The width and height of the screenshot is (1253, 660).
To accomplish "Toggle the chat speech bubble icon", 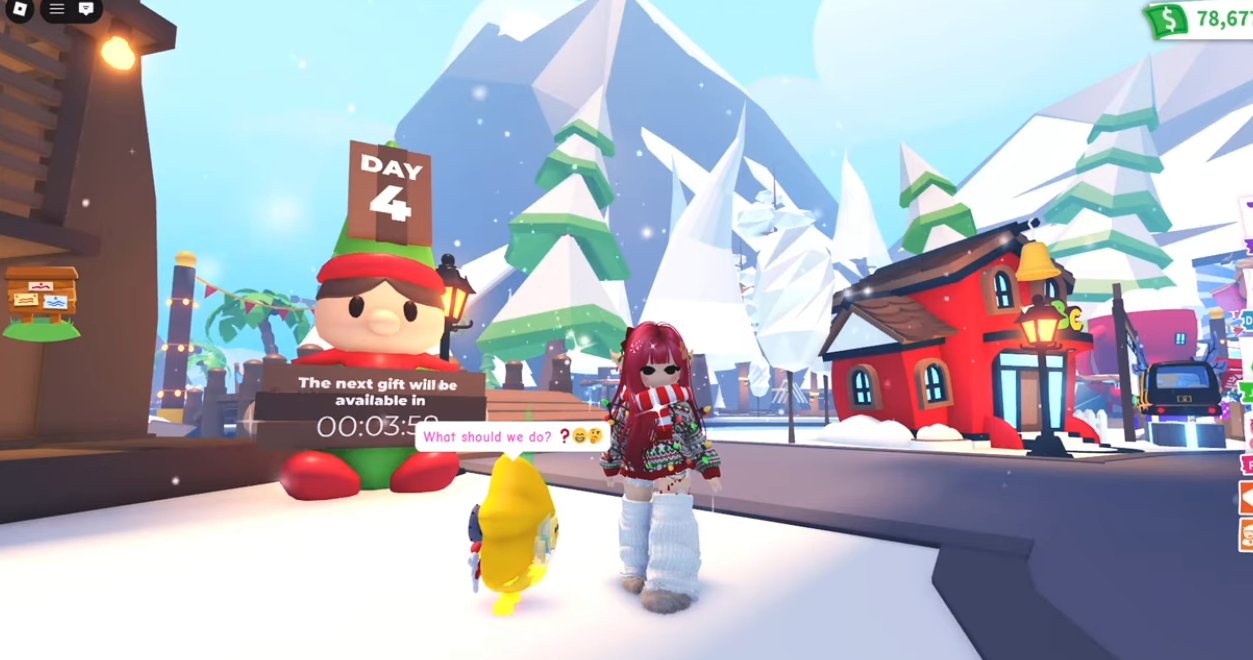I will point(87,9).
